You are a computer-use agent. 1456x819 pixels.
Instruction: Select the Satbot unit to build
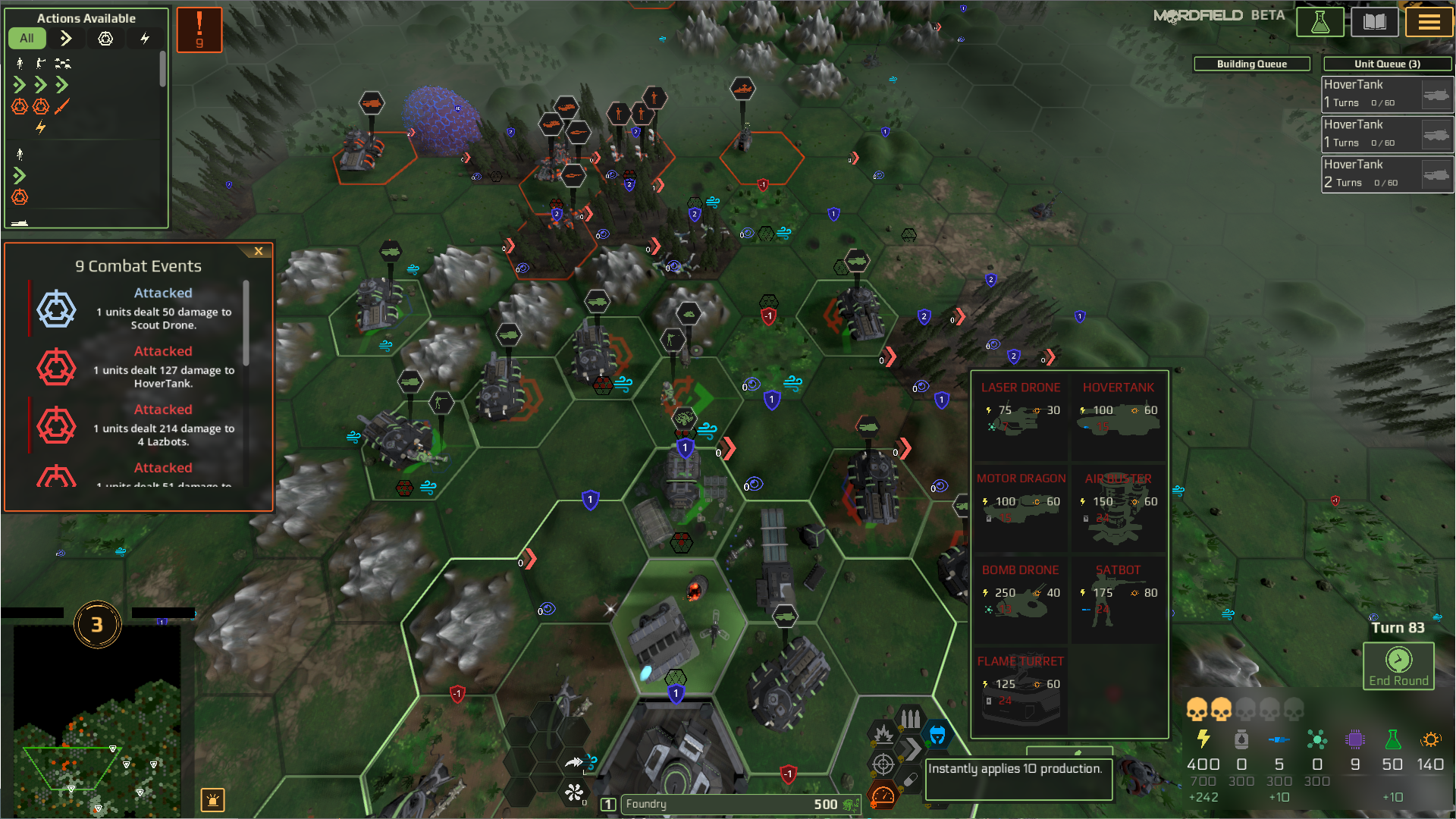pyautogui.click(x=1118, y=598)
